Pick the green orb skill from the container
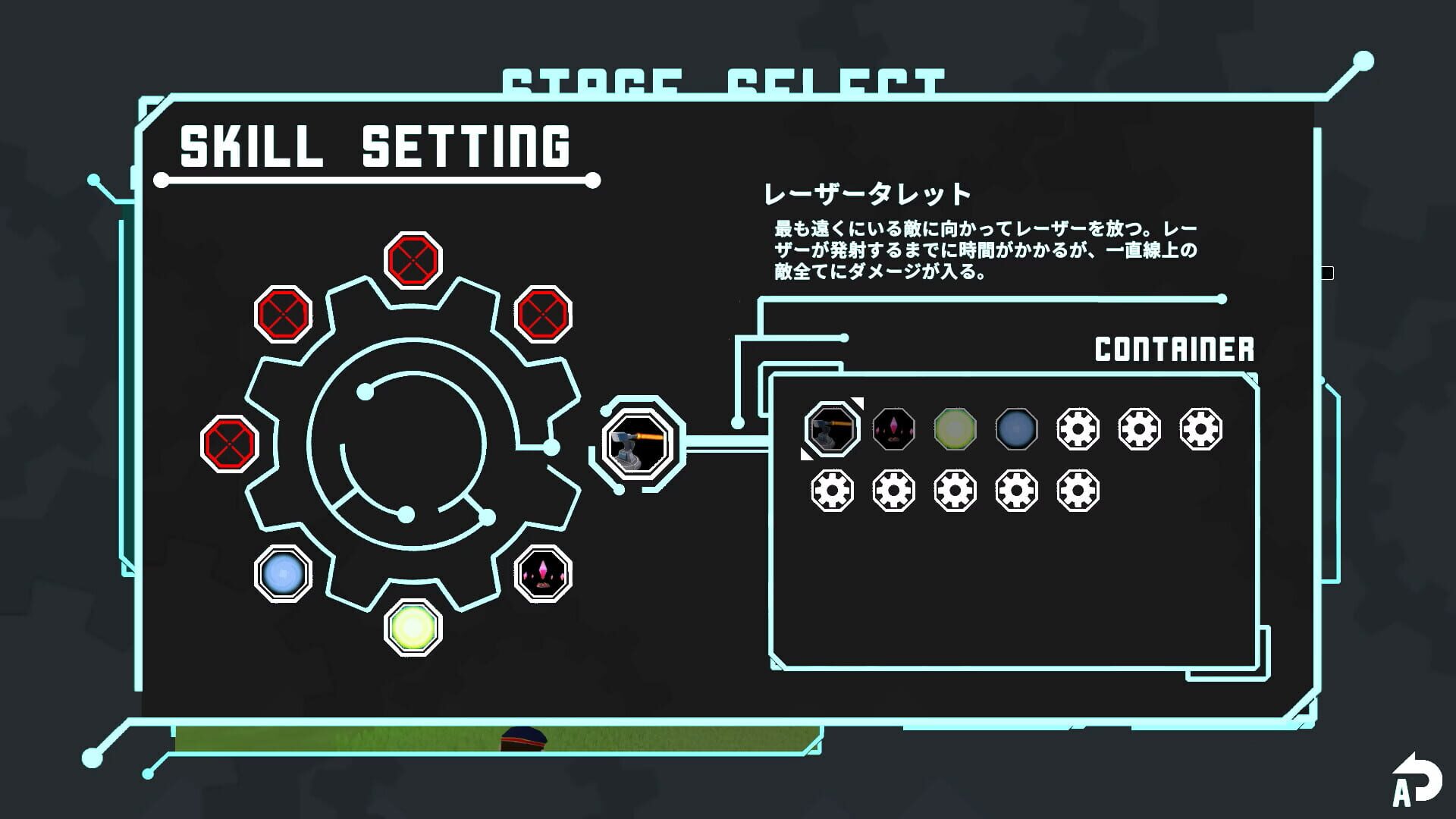1456x819 pixels. click(956, 429)
